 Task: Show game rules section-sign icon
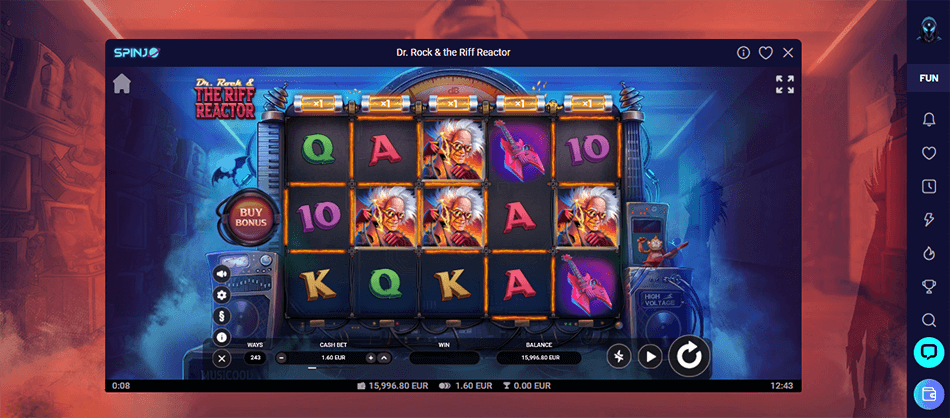222,316
